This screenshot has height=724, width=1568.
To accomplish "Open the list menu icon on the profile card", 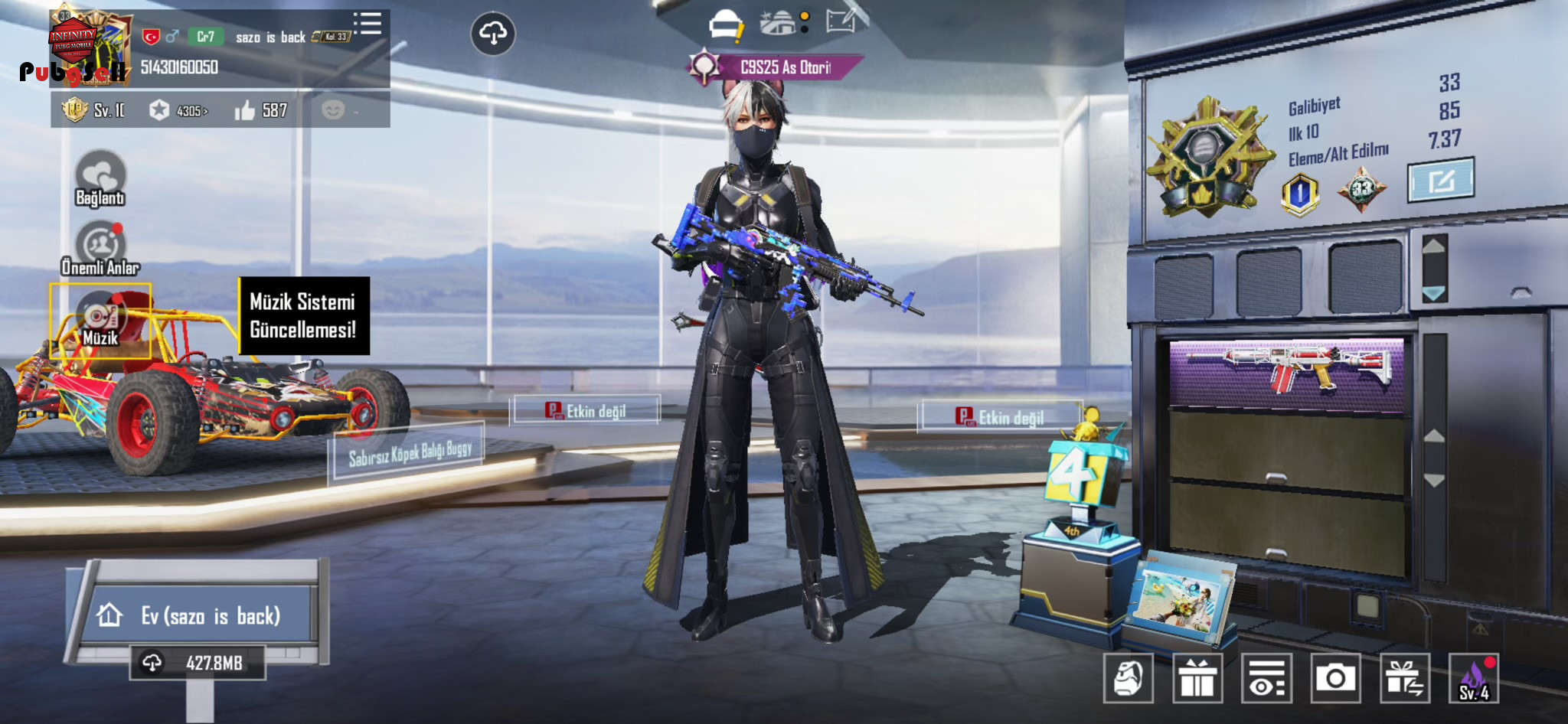I will 368,24.
